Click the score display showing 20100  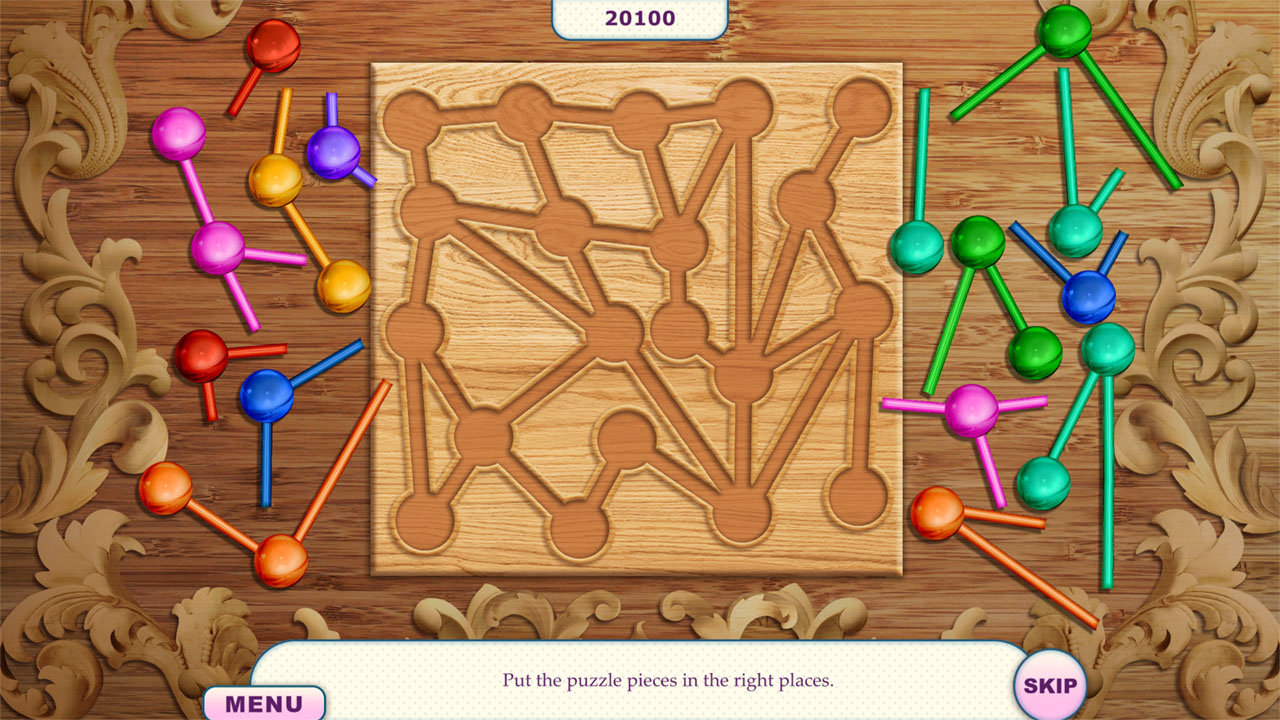[x=639, y=16]
